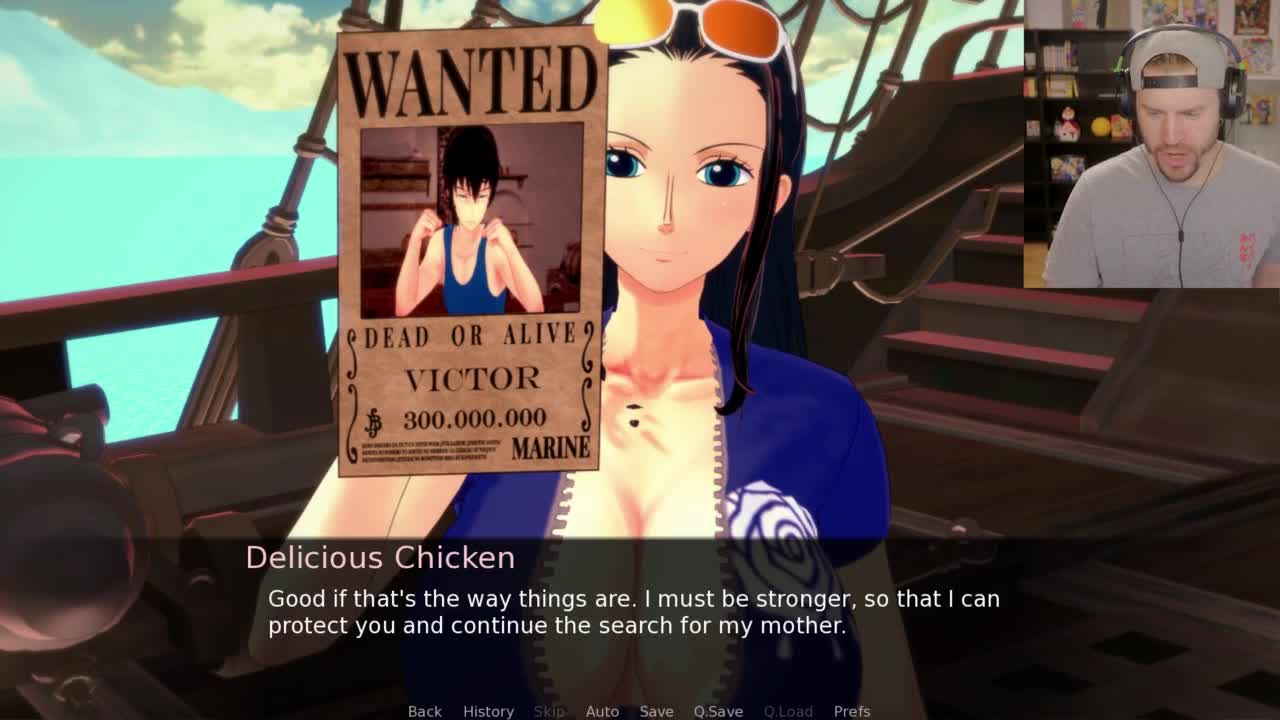
Task: Quick save with Q.Save
Action: coord(718,711)
